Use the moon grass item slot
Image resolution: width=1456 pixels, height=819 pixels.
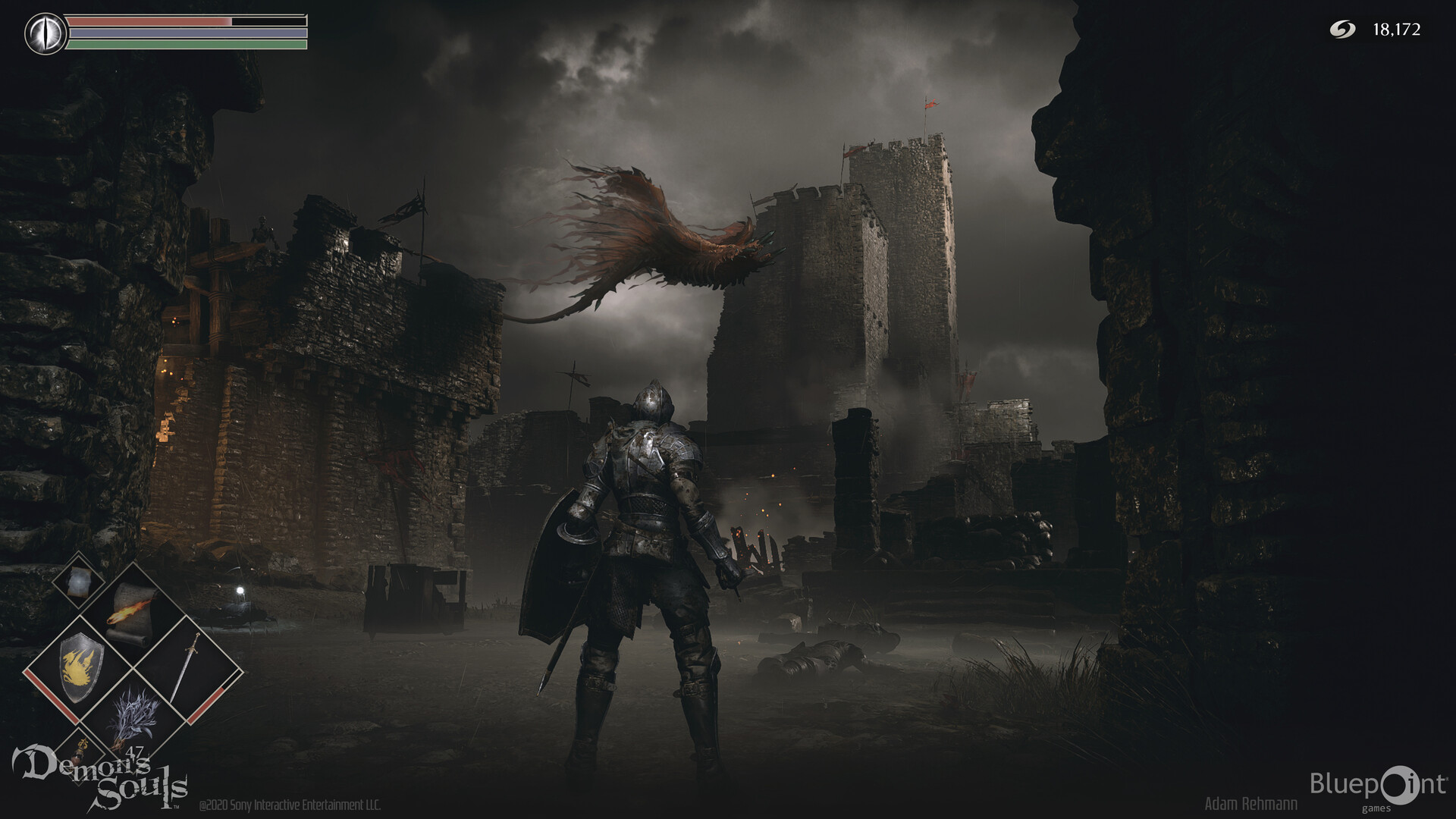click(133, 722)
